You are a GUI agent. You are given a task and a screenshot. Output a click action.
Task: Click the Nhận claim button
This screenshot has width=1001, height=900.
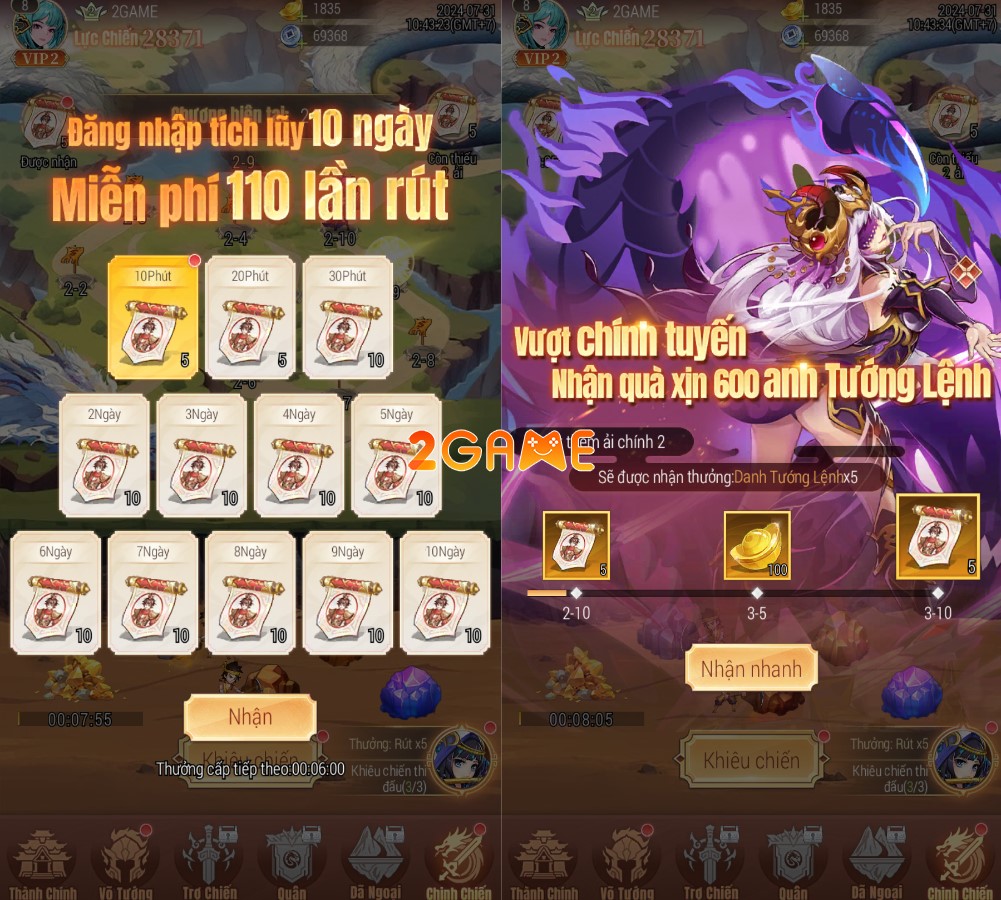250,717
